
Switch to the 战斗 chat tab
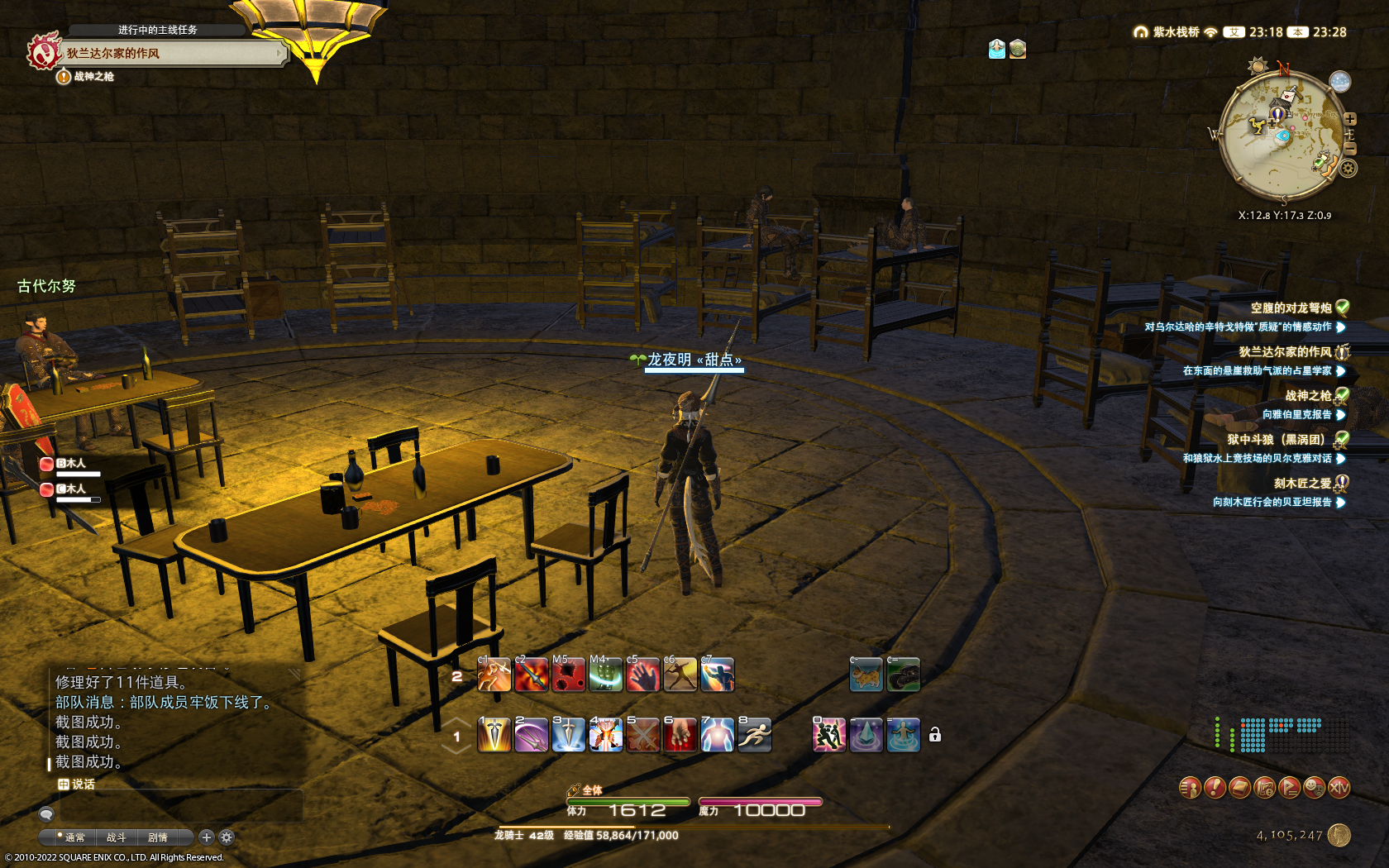click(116, 837)
